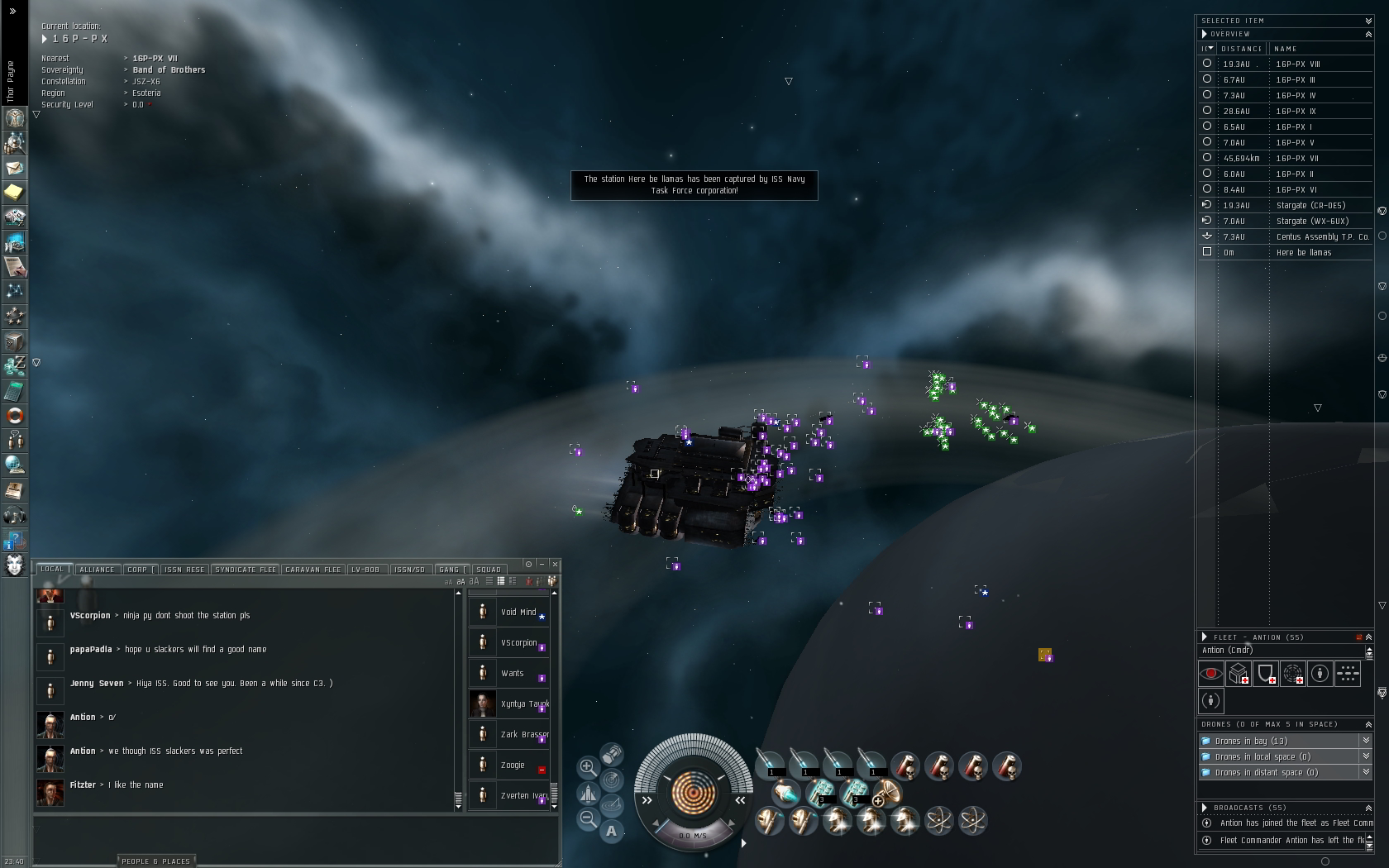The image size is (1389, 868).
Task: Choose the Here be llamas station row
Action: click(1303, 252)
